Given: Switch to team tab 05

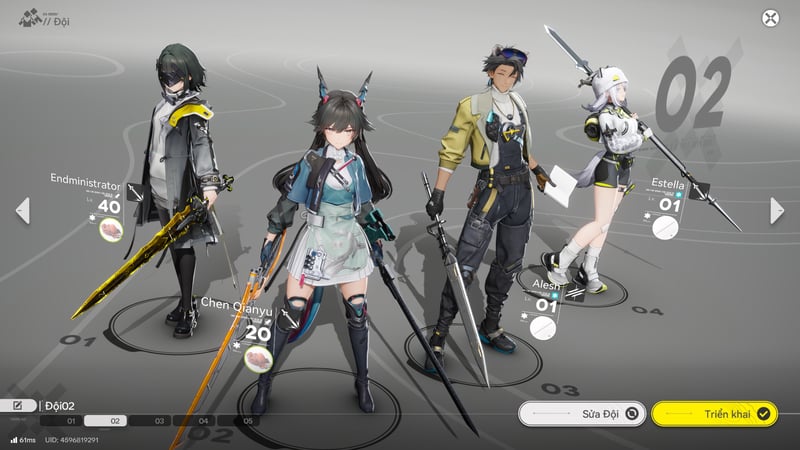Looking at the screenshot, I should 249,421.
